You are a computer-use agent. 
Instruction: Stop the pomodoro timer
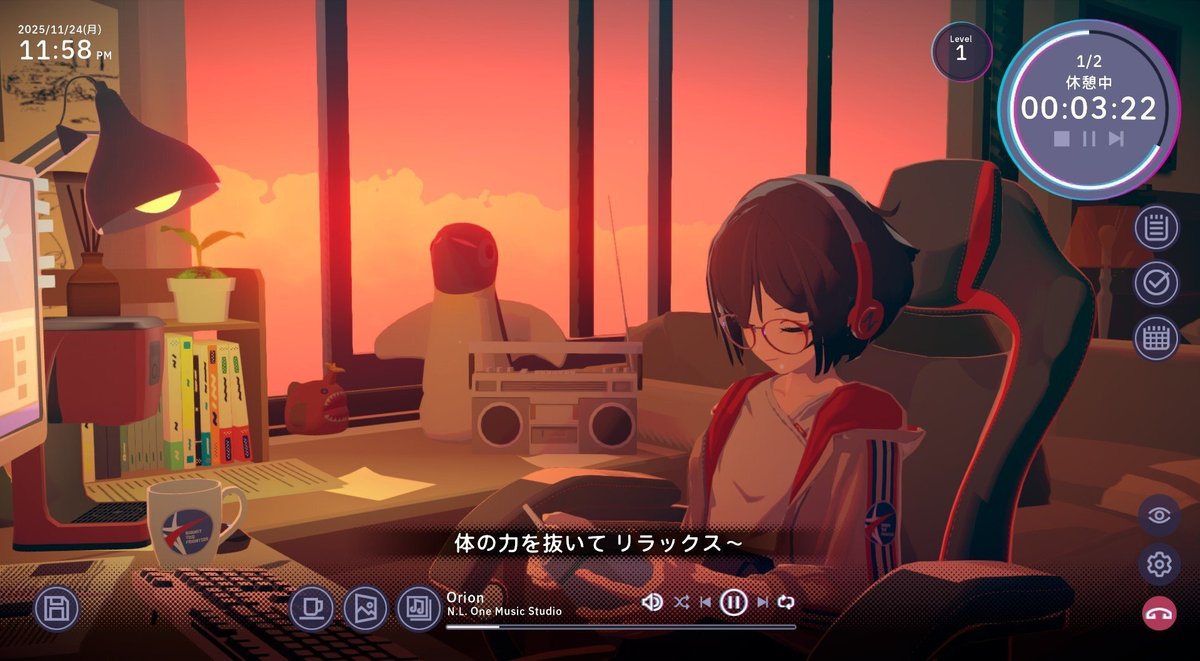pyautogui.click(x=1062, y=139)
